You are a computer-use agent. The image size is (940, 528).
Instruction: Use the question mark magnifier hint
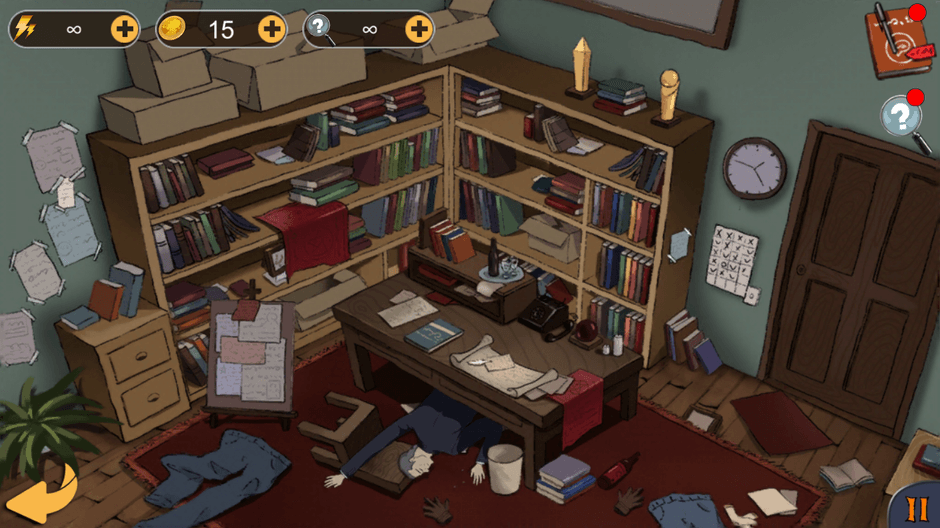click(902, 120)
